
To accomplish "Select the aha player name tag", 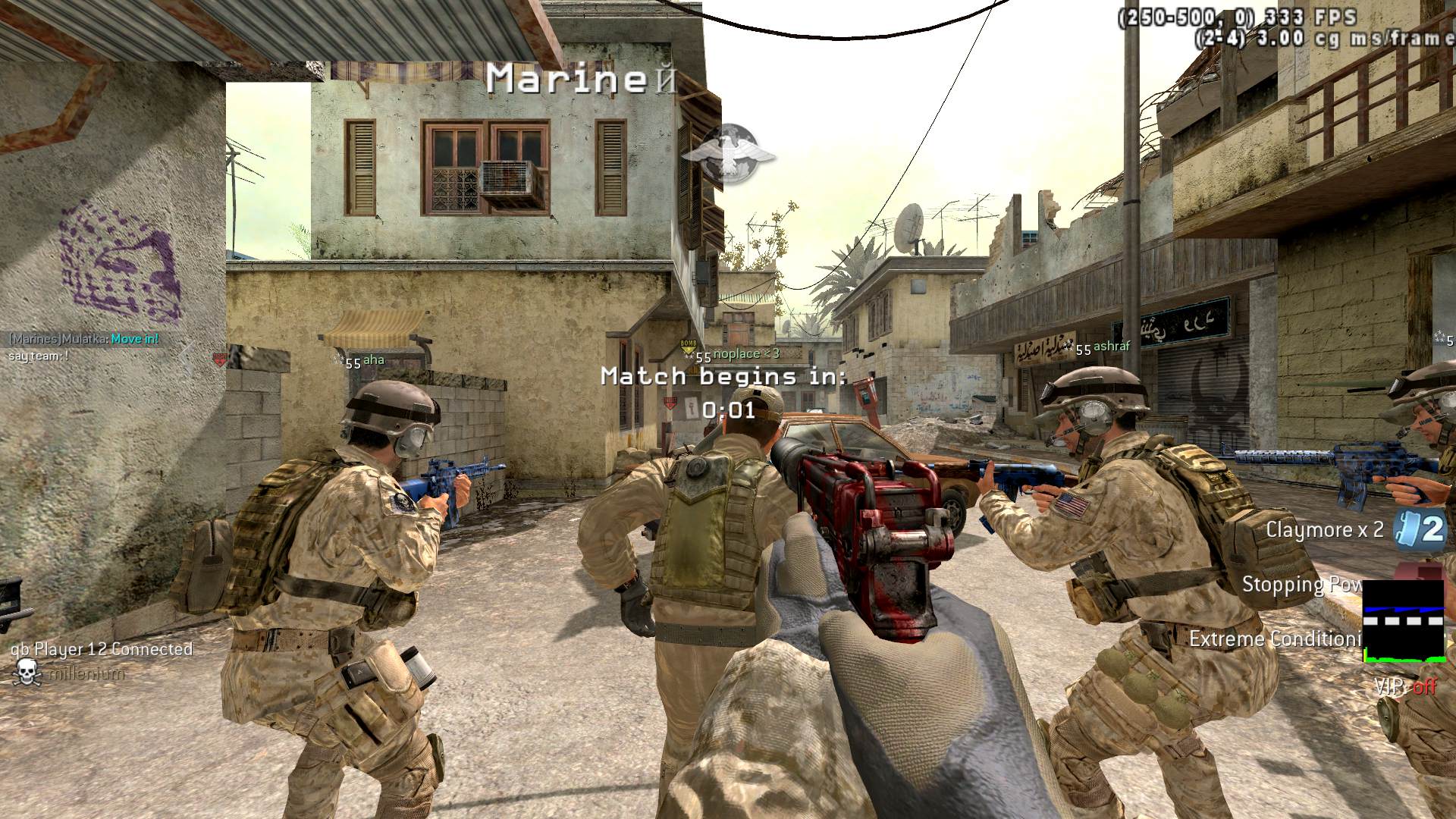I will click(373, 359).
